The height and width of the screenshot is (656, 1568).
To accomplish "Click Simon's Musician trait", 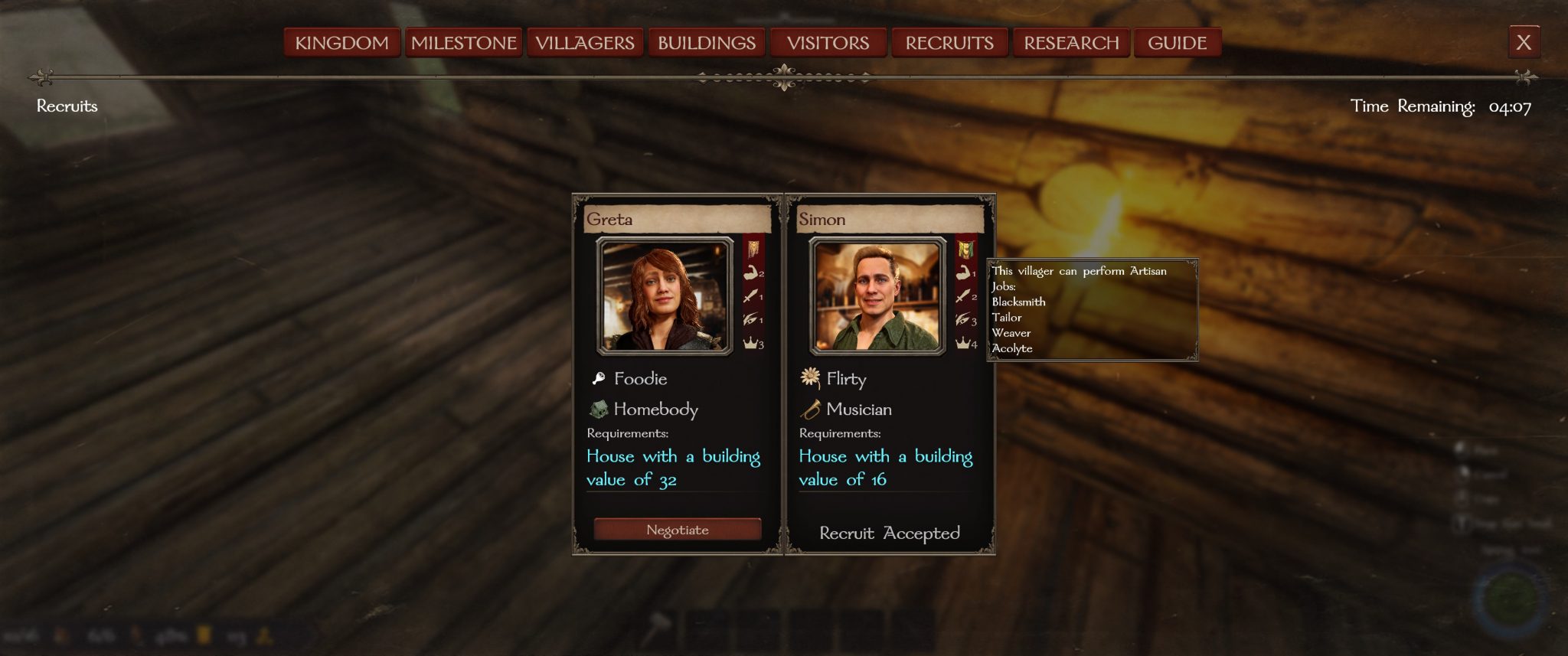I will click(857, 410).
